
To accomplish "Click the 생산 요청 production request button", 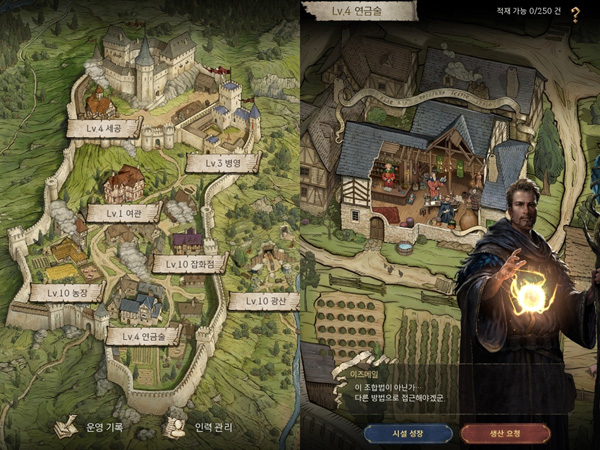I will (505, 433).
